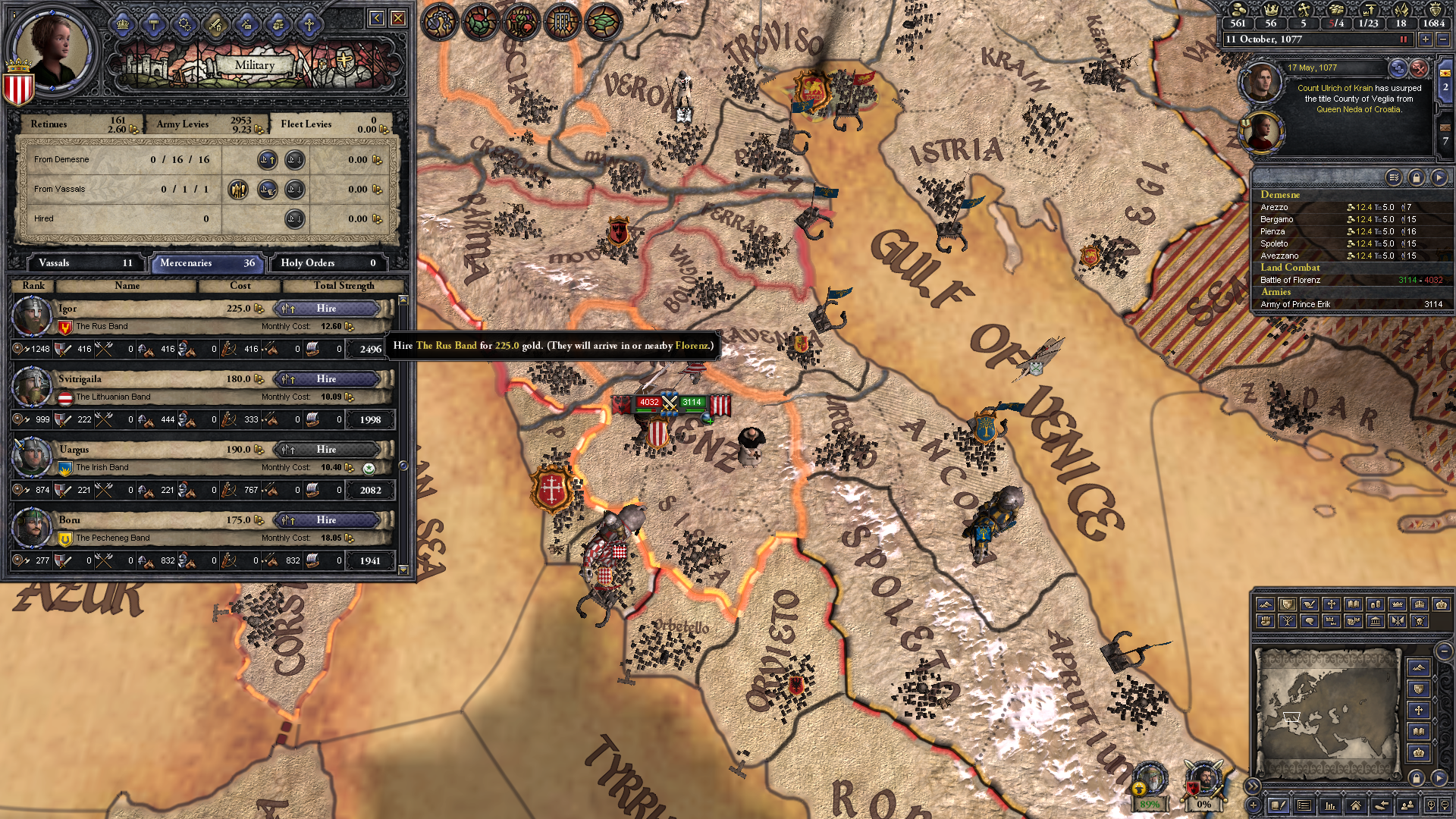
Task: Raise demesne fleet levies with the ship up-arrow
Action: tap(268, 160)
